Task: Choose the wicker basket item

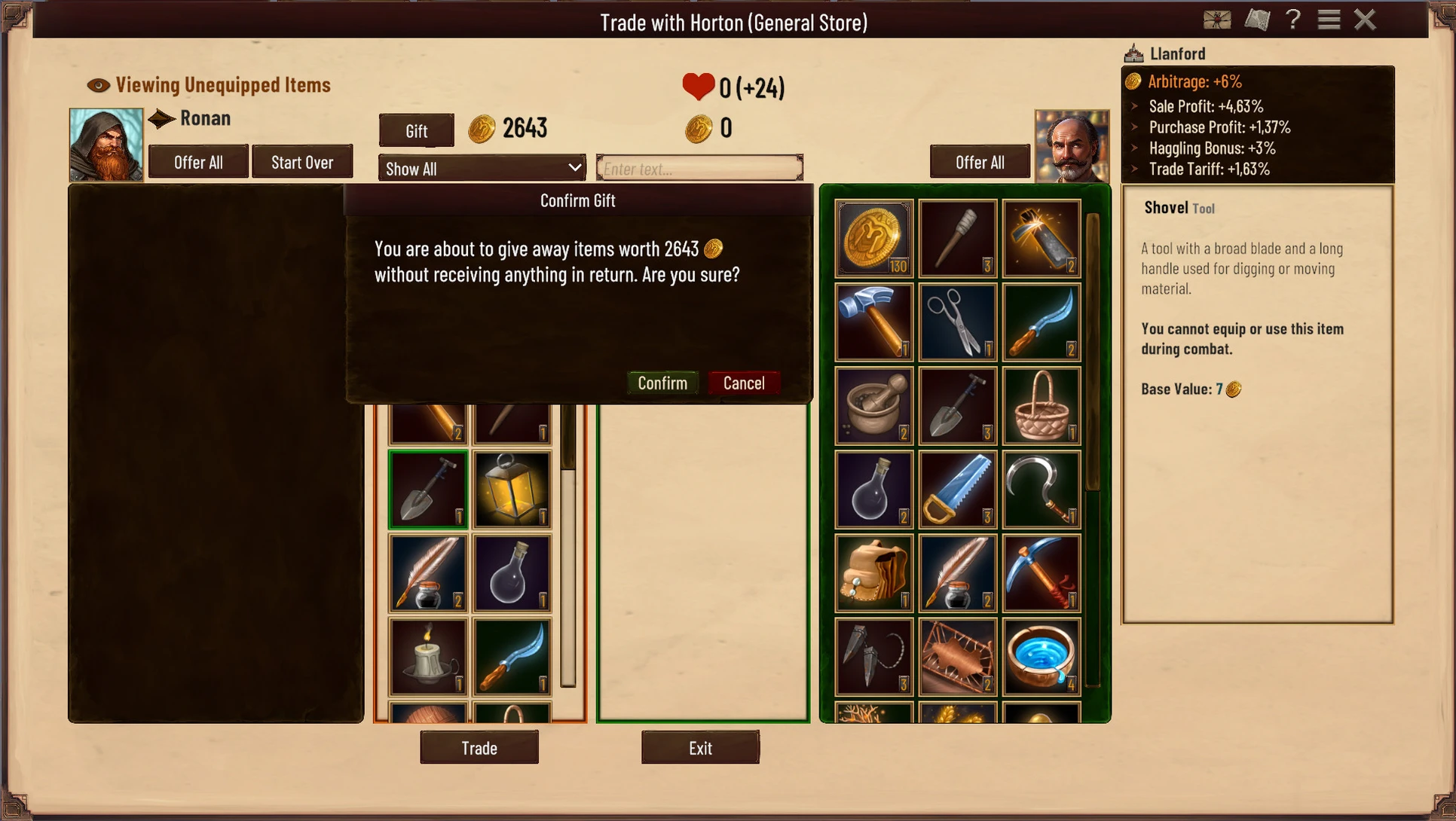Action: pos(1041,405)
